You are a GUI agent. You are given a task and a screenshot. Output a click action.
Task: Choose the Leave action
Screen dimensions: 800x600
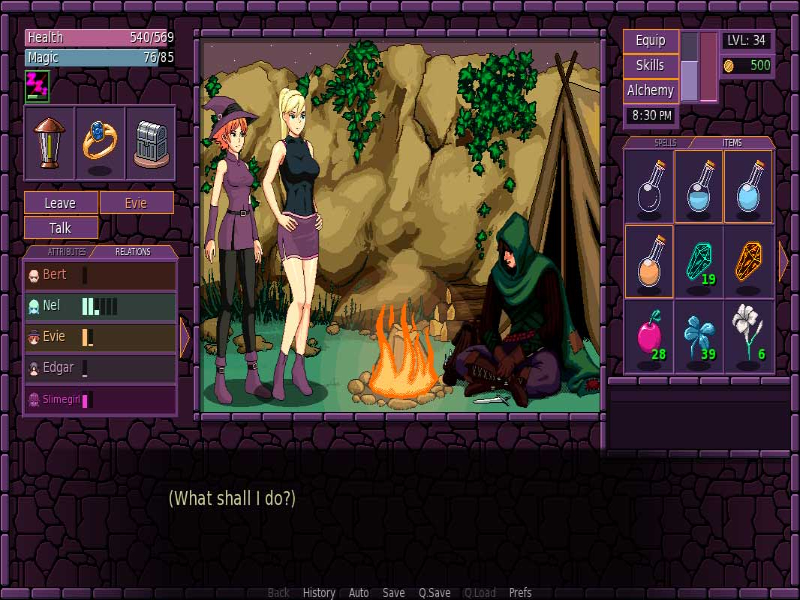click(x=61, y=203)
